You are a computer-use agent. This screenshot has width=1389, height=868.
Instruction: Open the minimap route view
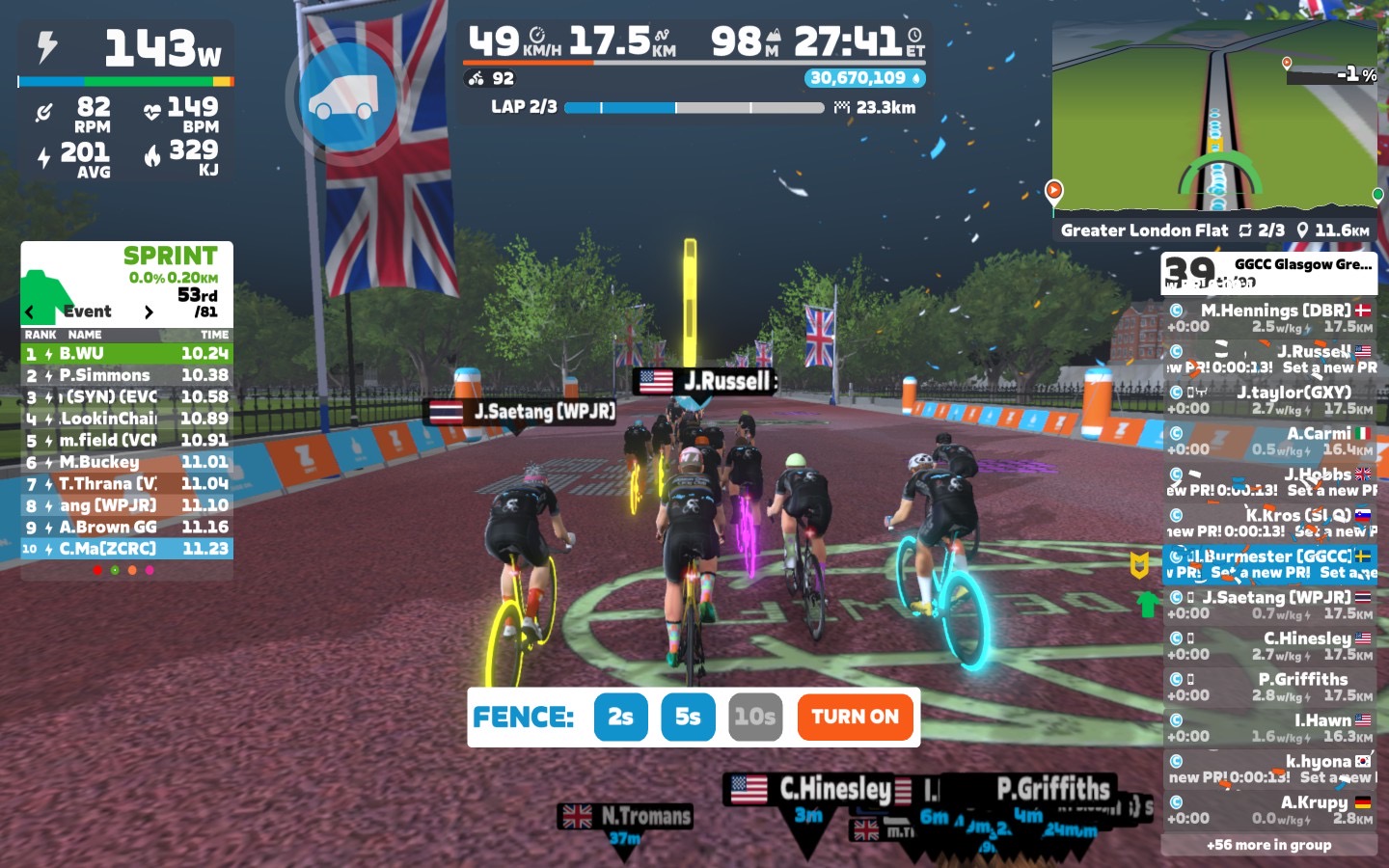pos(1213,121)
